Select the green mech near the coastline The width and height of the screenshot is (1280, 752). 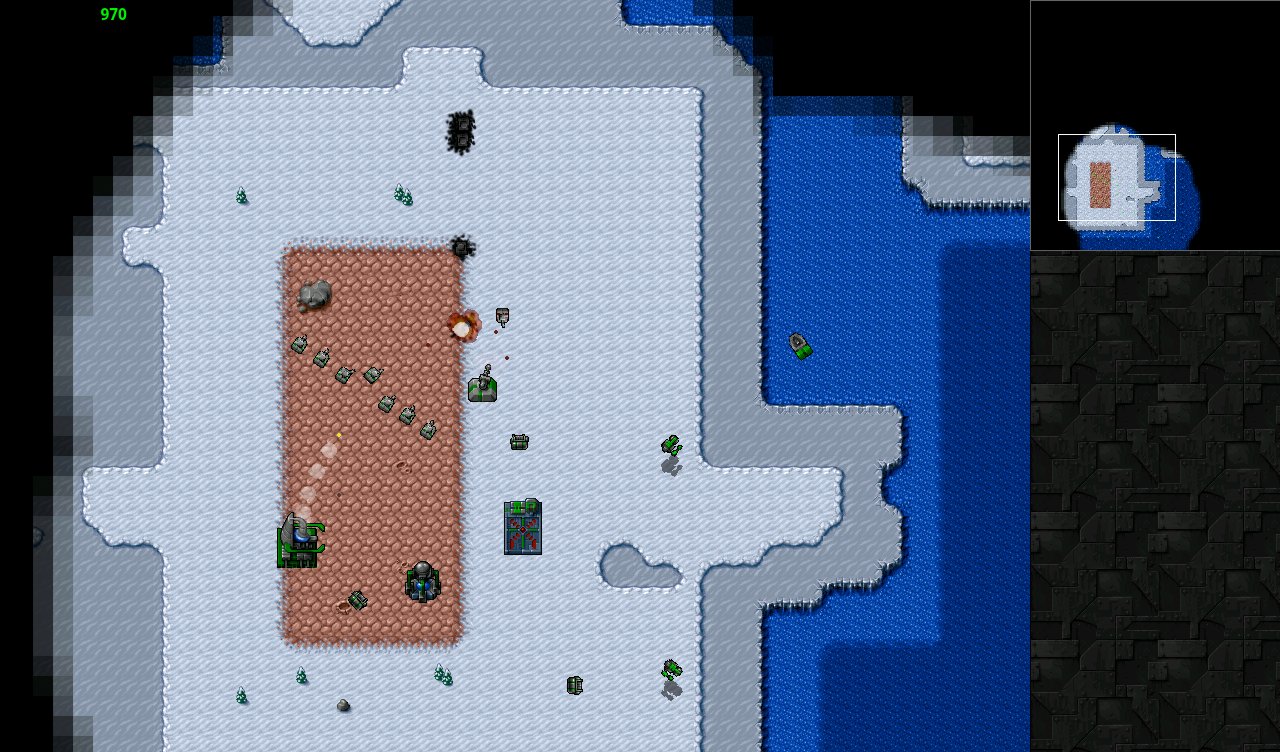pos(672,445)
